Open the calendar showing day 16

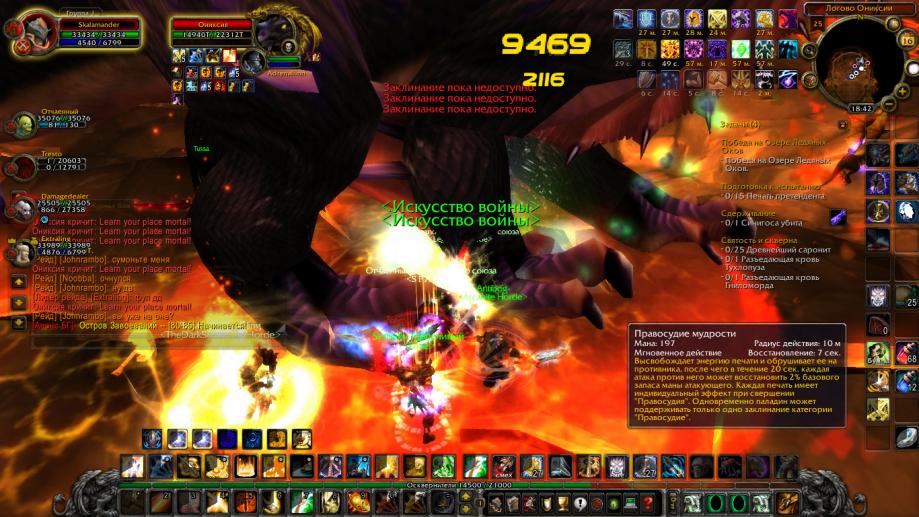(907, 41)
